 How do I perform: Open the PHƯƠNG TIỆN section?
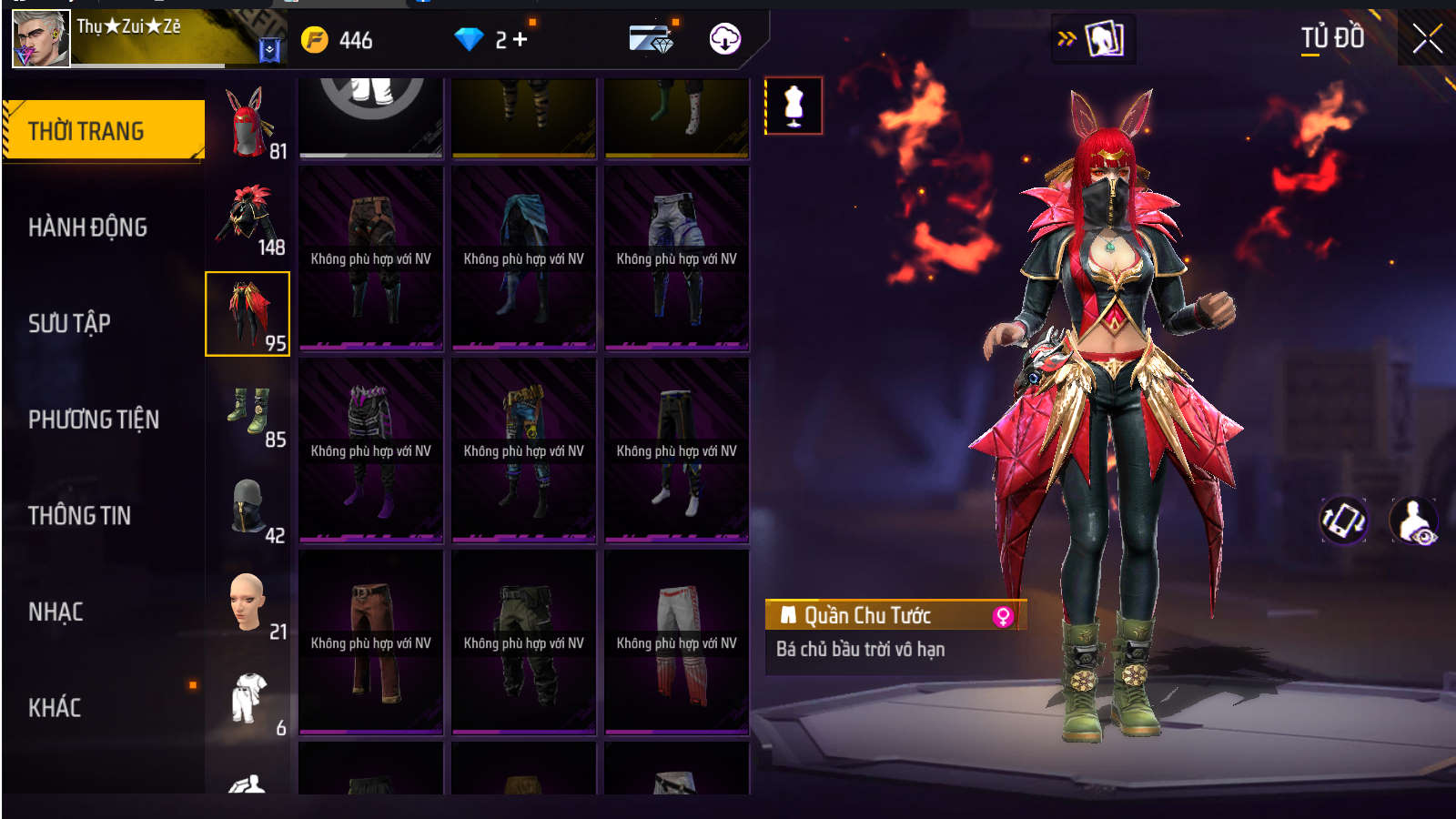click(x=94, y=420)
